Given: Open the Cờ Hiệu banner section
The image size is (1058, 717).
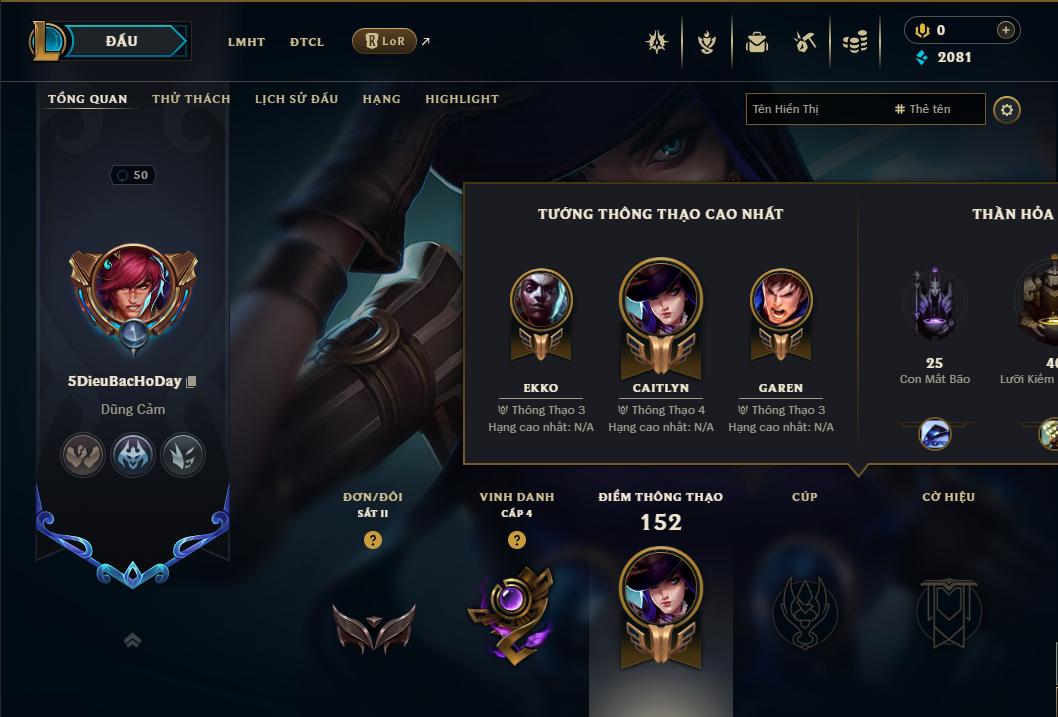Looking at the screenshot, I should click(949, 608).
